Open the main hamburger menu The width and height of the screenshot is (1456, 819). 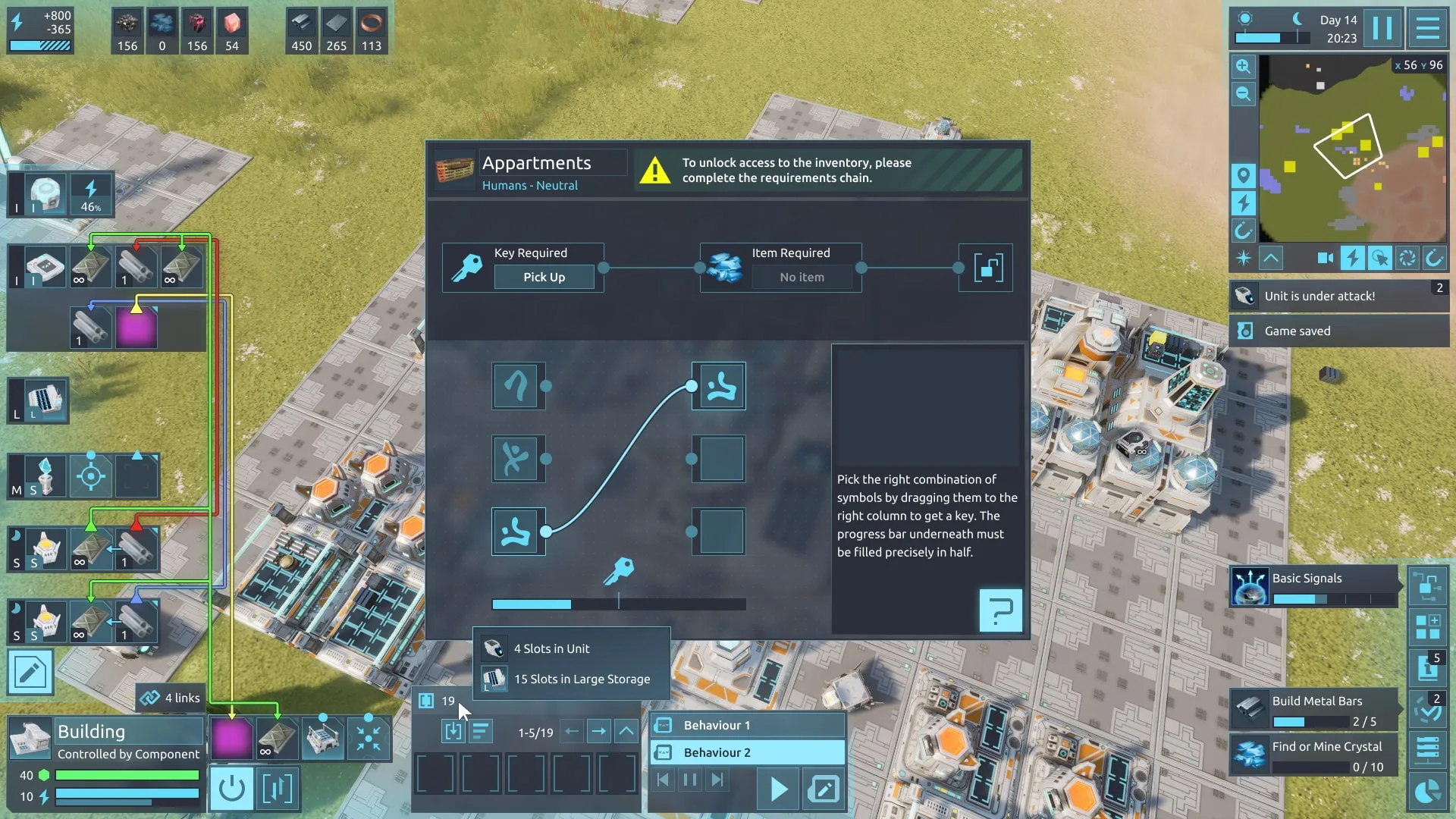pos(1427,29)
